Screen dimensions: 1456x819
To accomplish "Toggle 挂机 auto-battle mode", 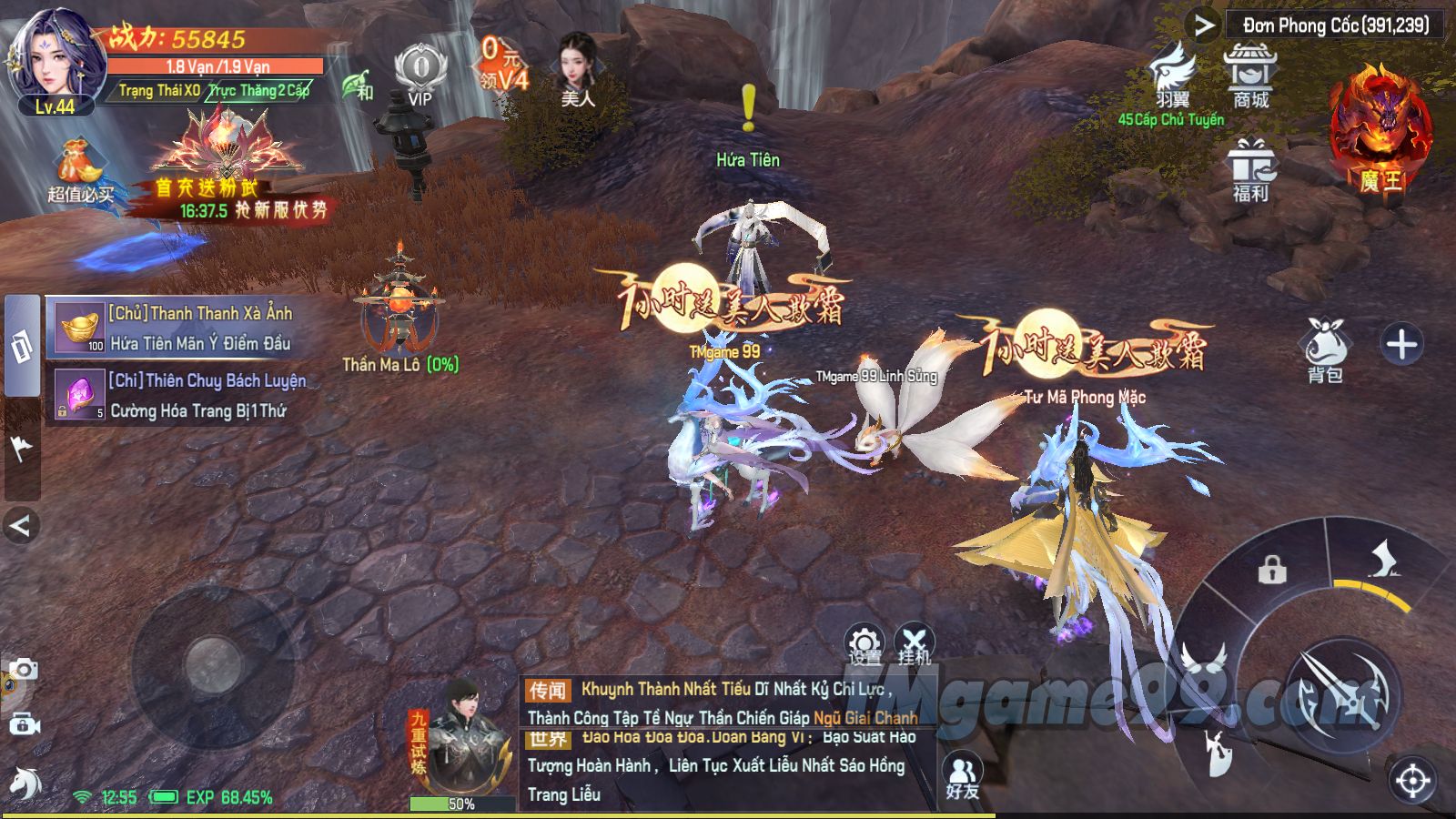I will point(914,643).
